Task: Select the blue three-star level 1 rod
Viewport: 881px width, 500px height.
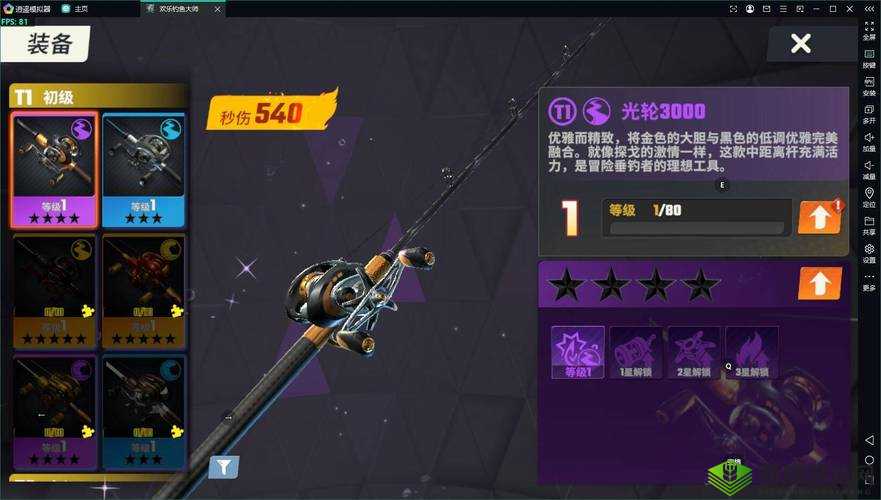Action: [x=143, y=169]
